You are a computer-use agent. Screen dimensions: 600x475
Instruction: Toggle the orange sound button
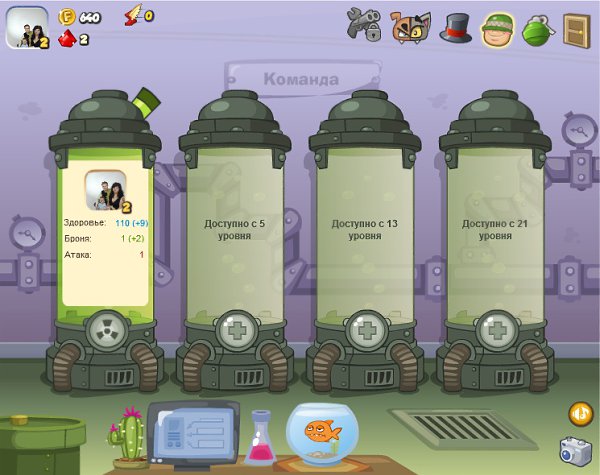pyautogui.click(x=579, y=412)
